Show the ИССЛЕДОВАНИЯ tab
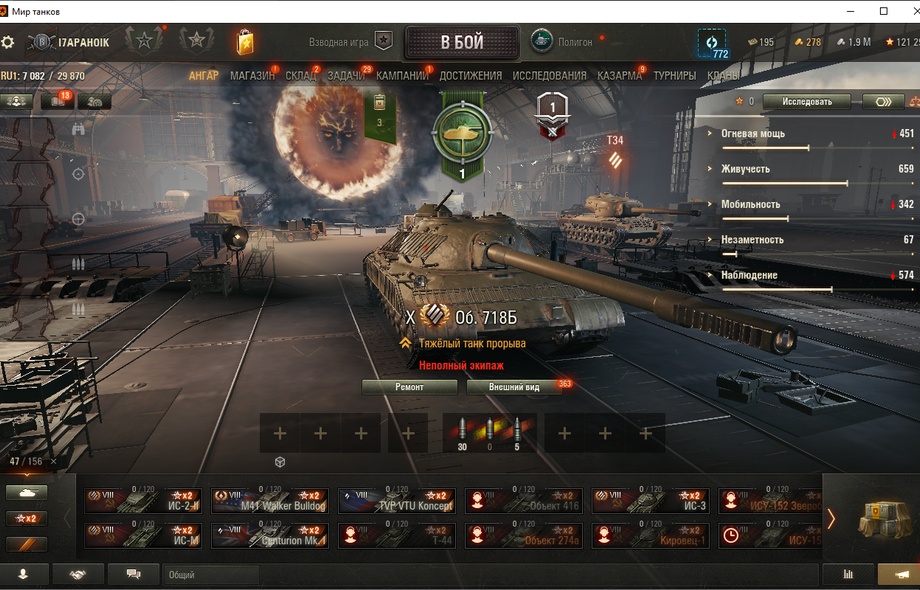The width and height of the screenshot is (920, 590). [x=549, y=75]
